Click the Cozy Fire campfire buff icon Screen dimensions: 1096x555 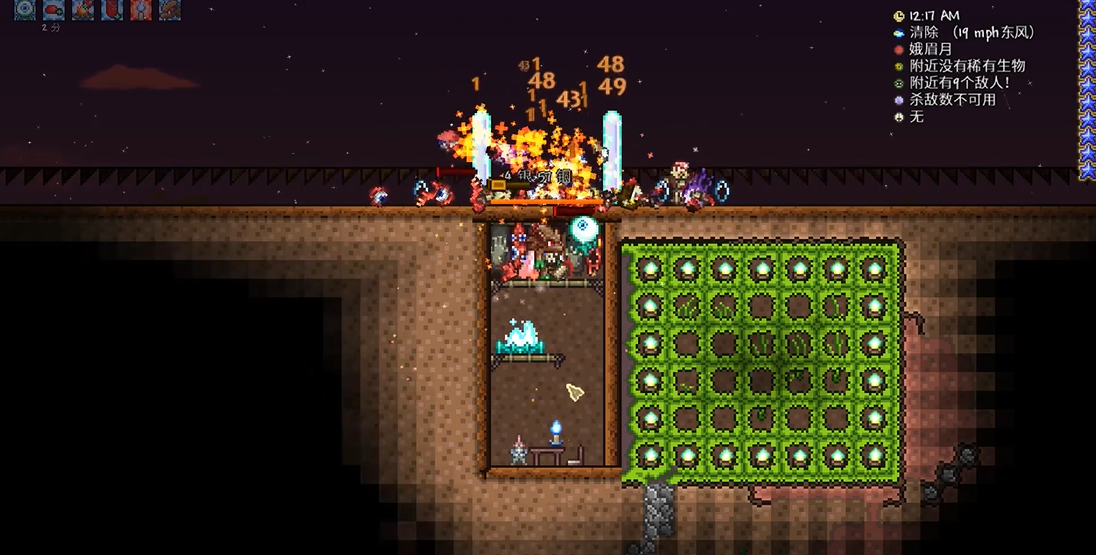(x=83, y=10)
